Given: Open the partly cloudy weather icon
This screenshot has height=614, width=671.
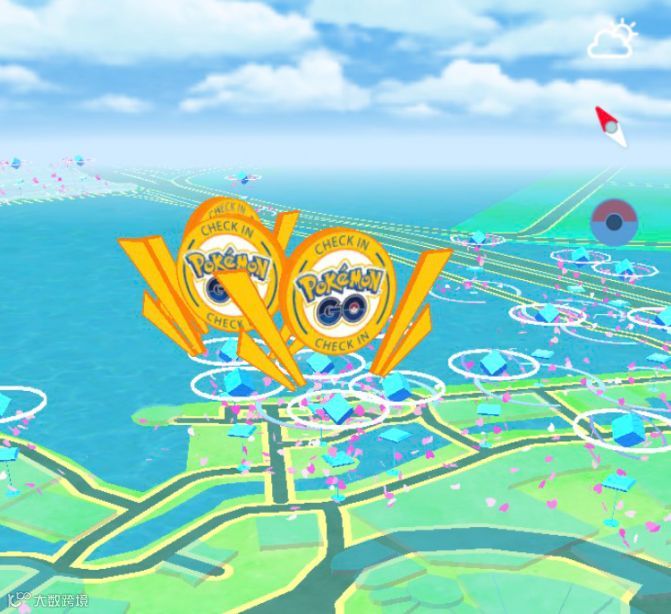Looking at the screenshot, I should point(612,40).
